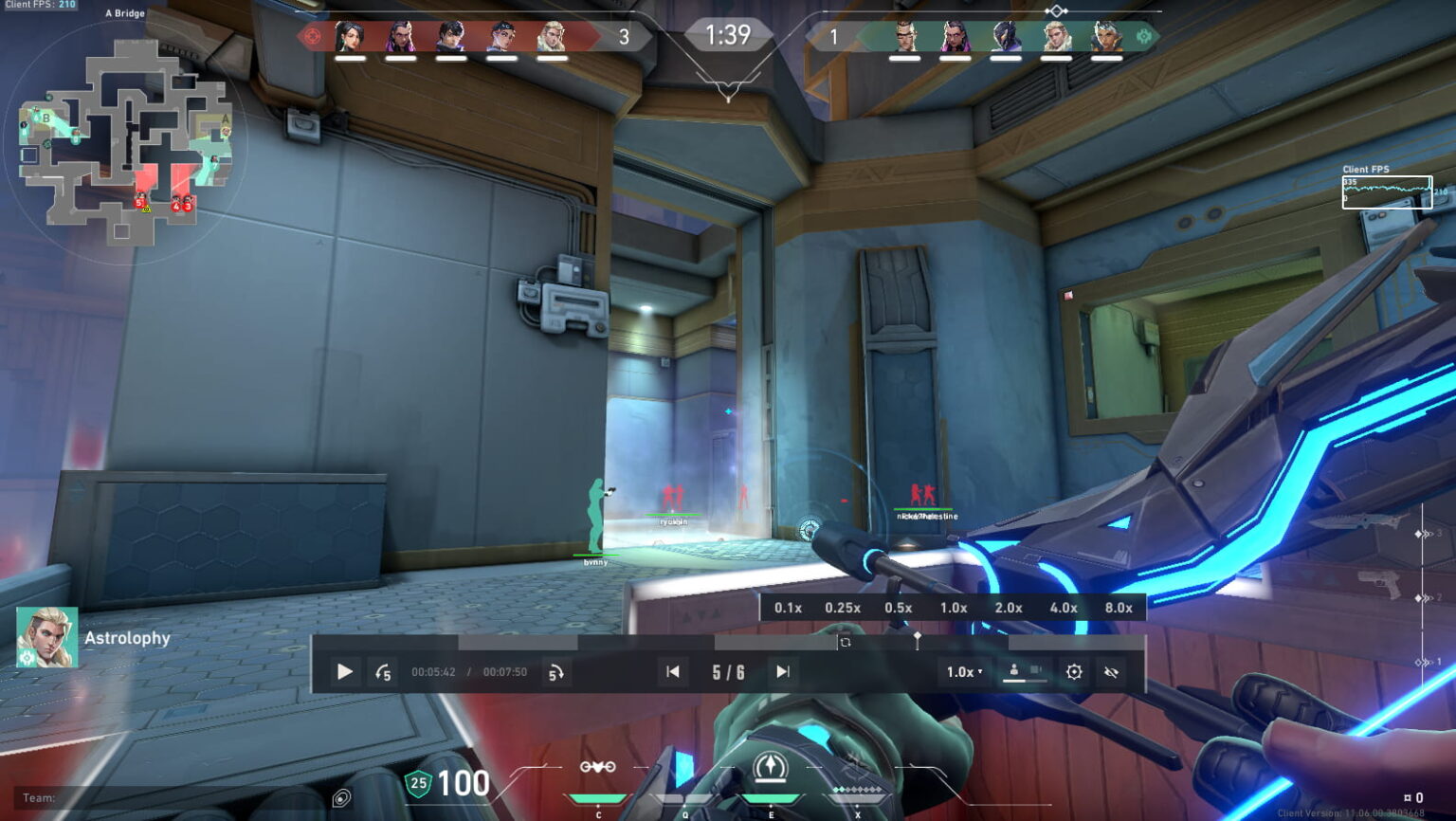Image resolution: width=1456 pixels, height=821 pixels.
Task: Select 0.1x playback speed
Action: pyautogui.click(x=787, y=608)
